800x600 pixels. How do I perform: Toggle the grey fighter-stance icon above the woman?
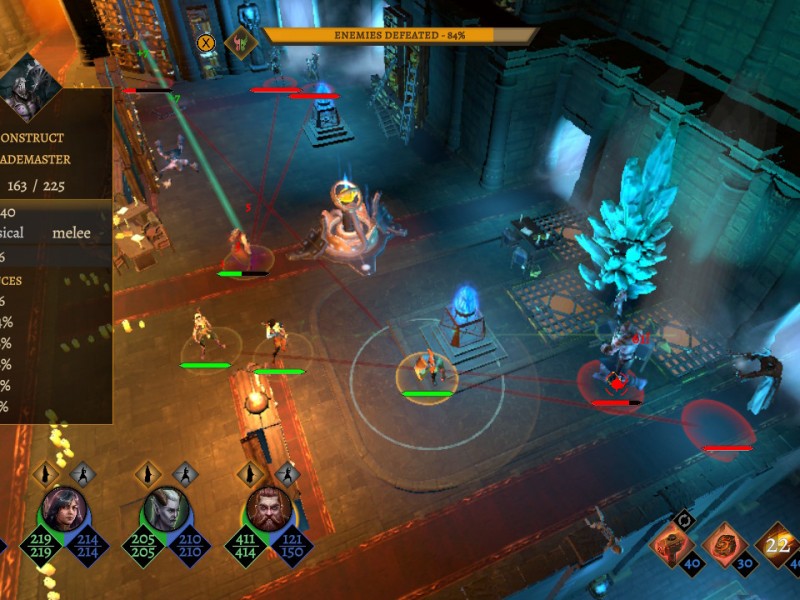83,473
